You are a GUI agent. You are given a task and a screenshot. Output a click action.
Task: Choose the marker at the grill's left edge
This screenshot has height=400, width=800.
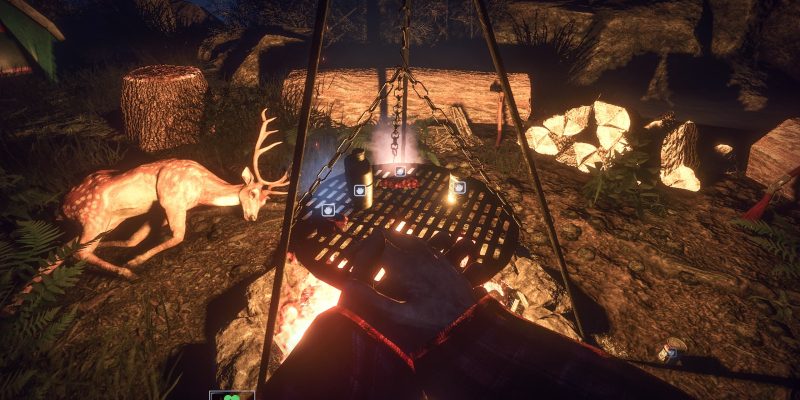pos(328,210)
